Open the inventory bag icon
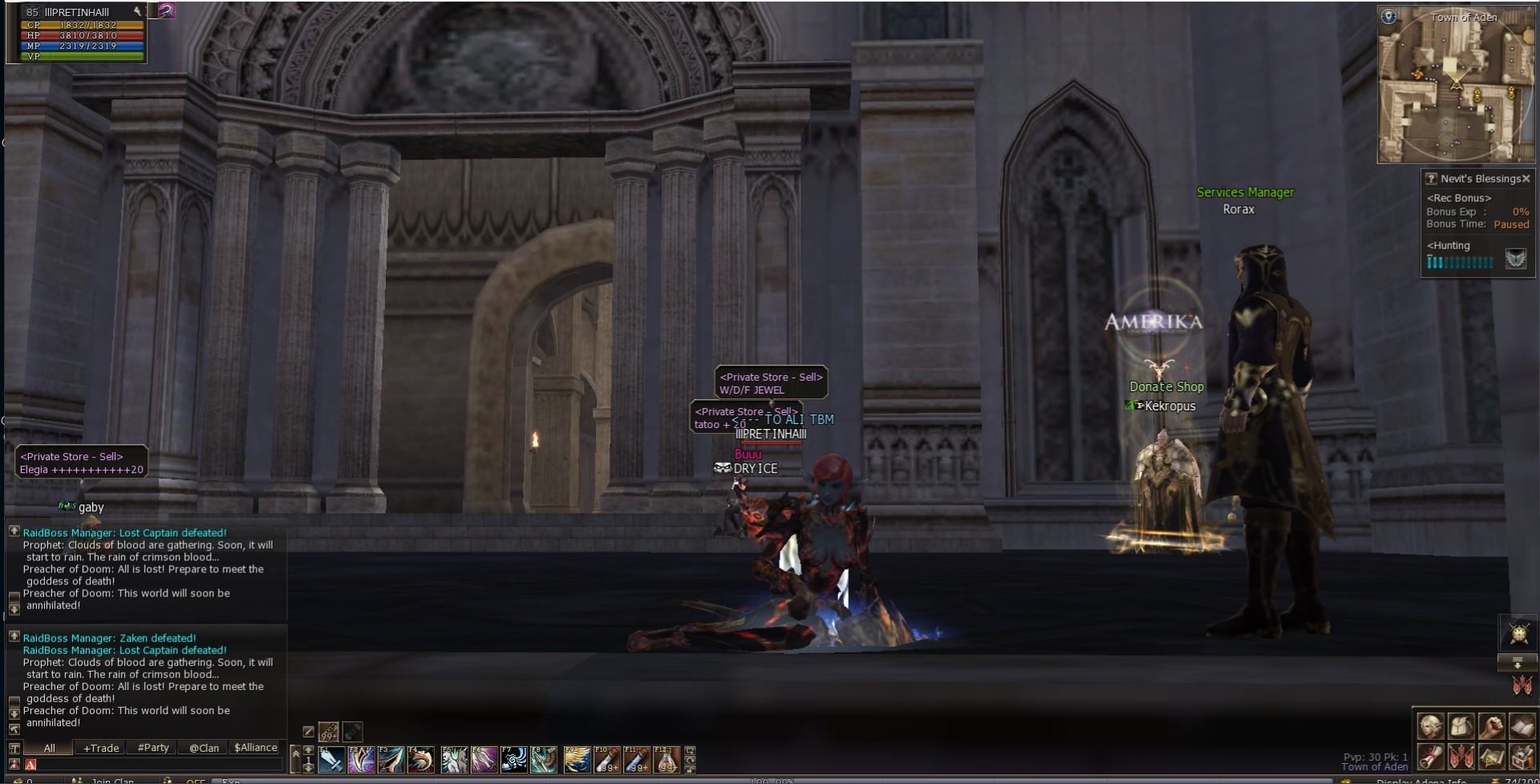This screenshot has height=784, width=1540. pos(1461,726)
